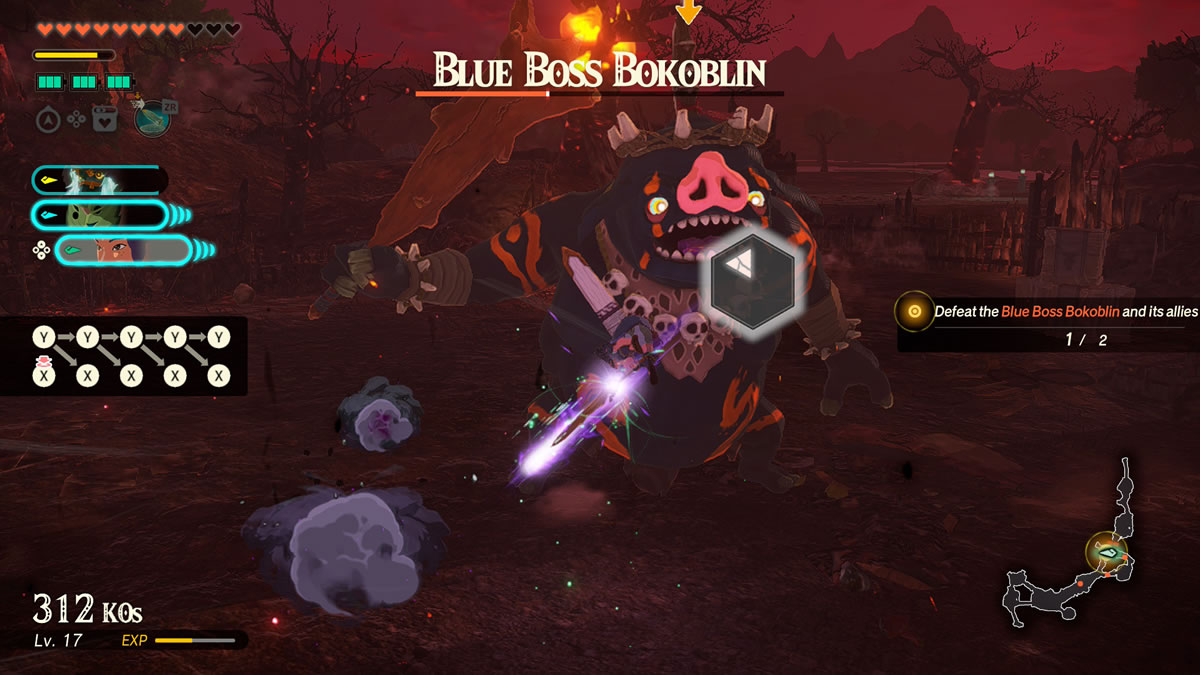Screen dimensions: 1200x675
Task: Click the gold objective marker icon
Action: tap(914, 312)
